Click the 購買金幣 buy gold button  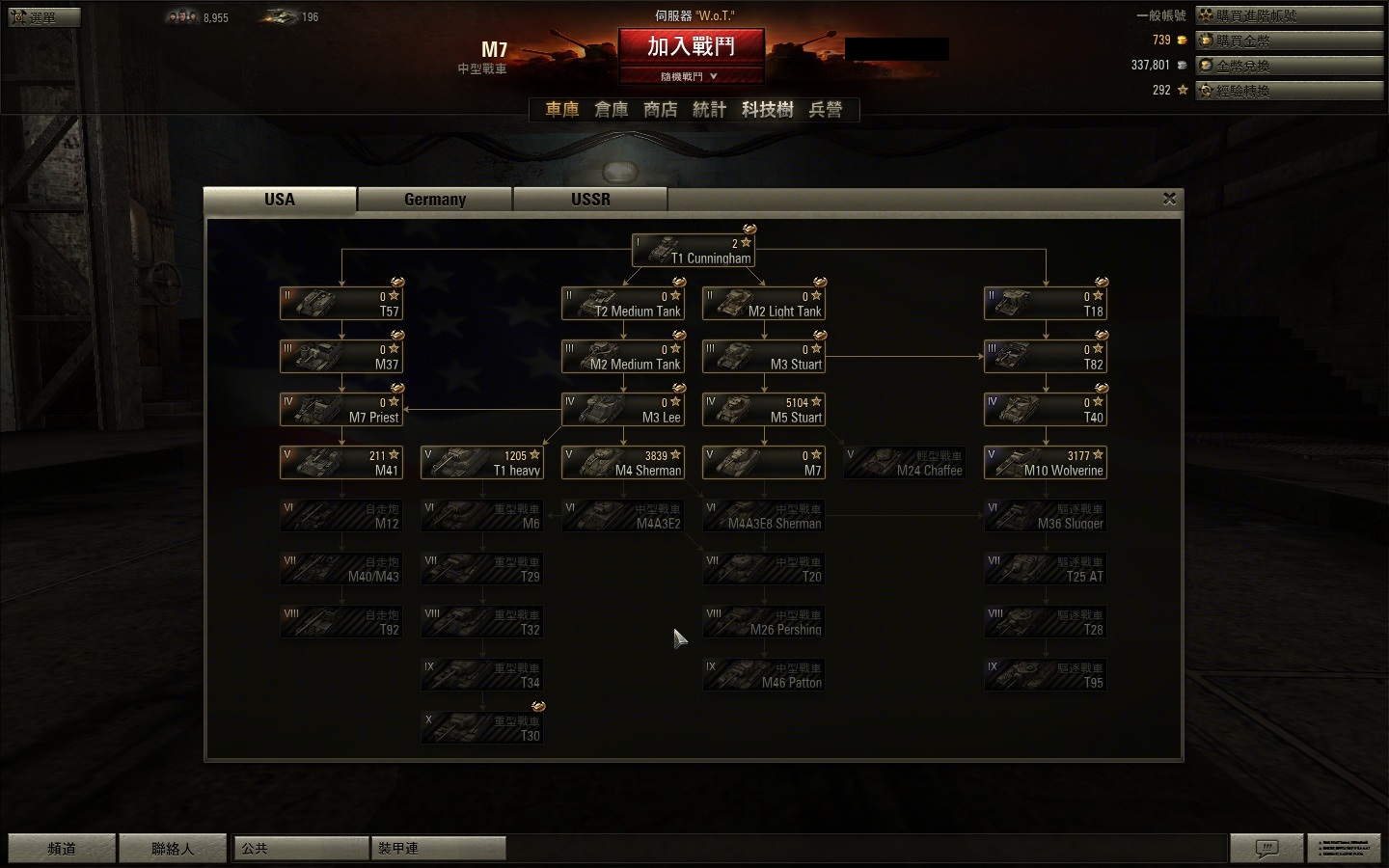1290,41
